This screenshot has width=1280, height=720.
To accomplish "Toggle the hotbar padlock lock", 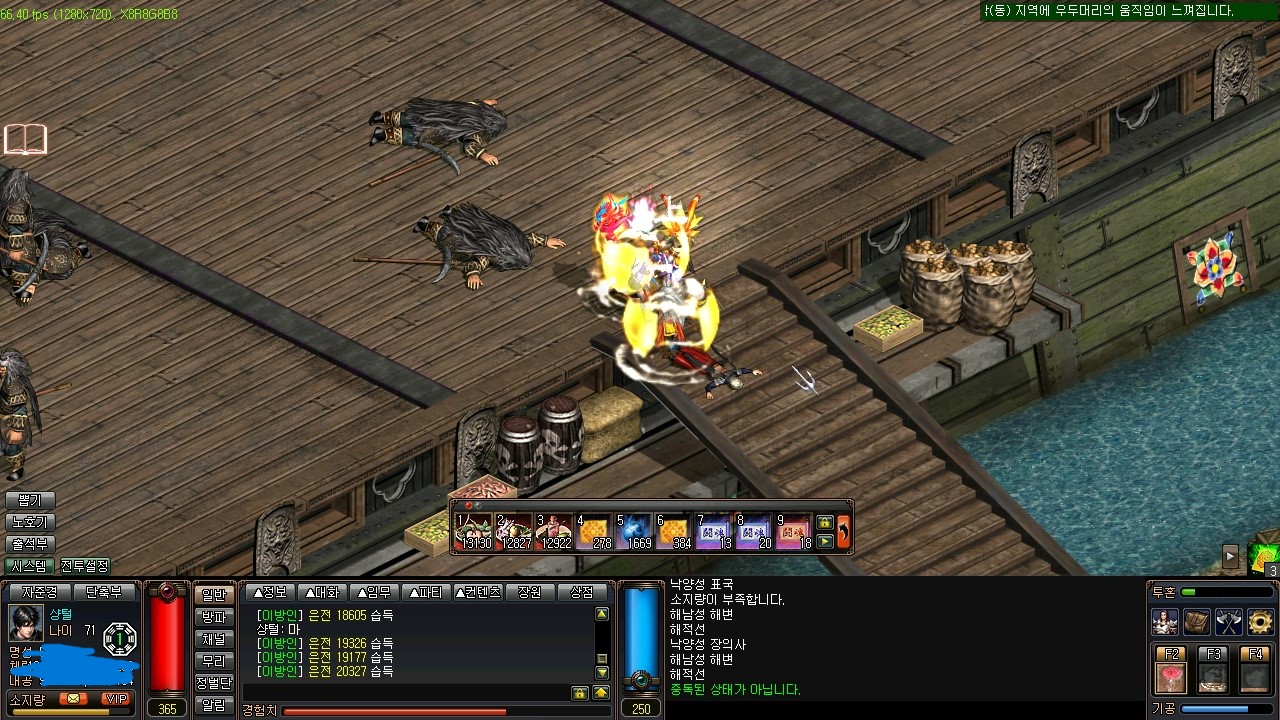I will (825, 522).
